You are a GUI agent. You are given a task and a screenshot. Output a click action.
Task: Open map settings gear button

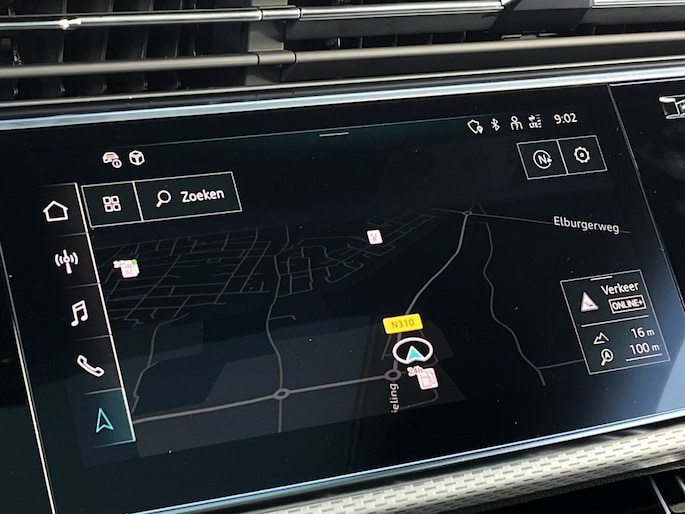tap(582, 156)
